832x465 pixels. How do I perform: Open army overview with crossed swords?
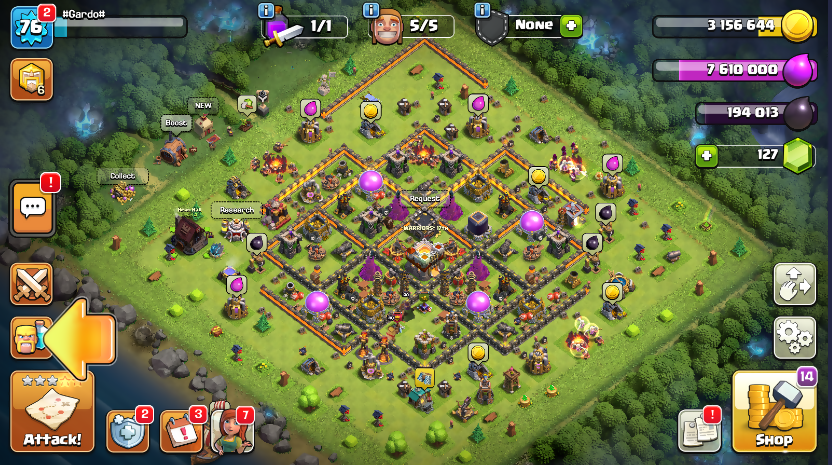[32, 284]
